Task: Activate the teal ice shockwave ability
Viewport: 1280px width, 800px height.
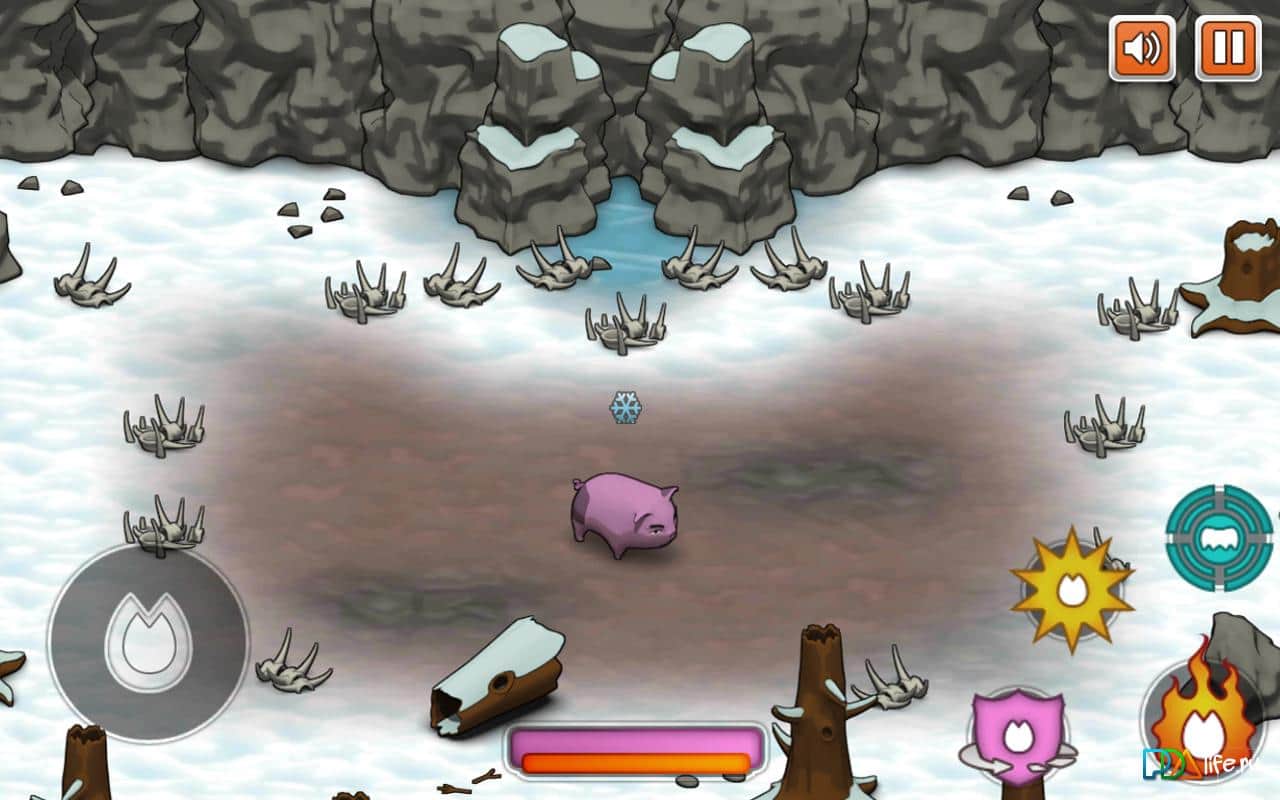Action: [x=1217, y=538]
